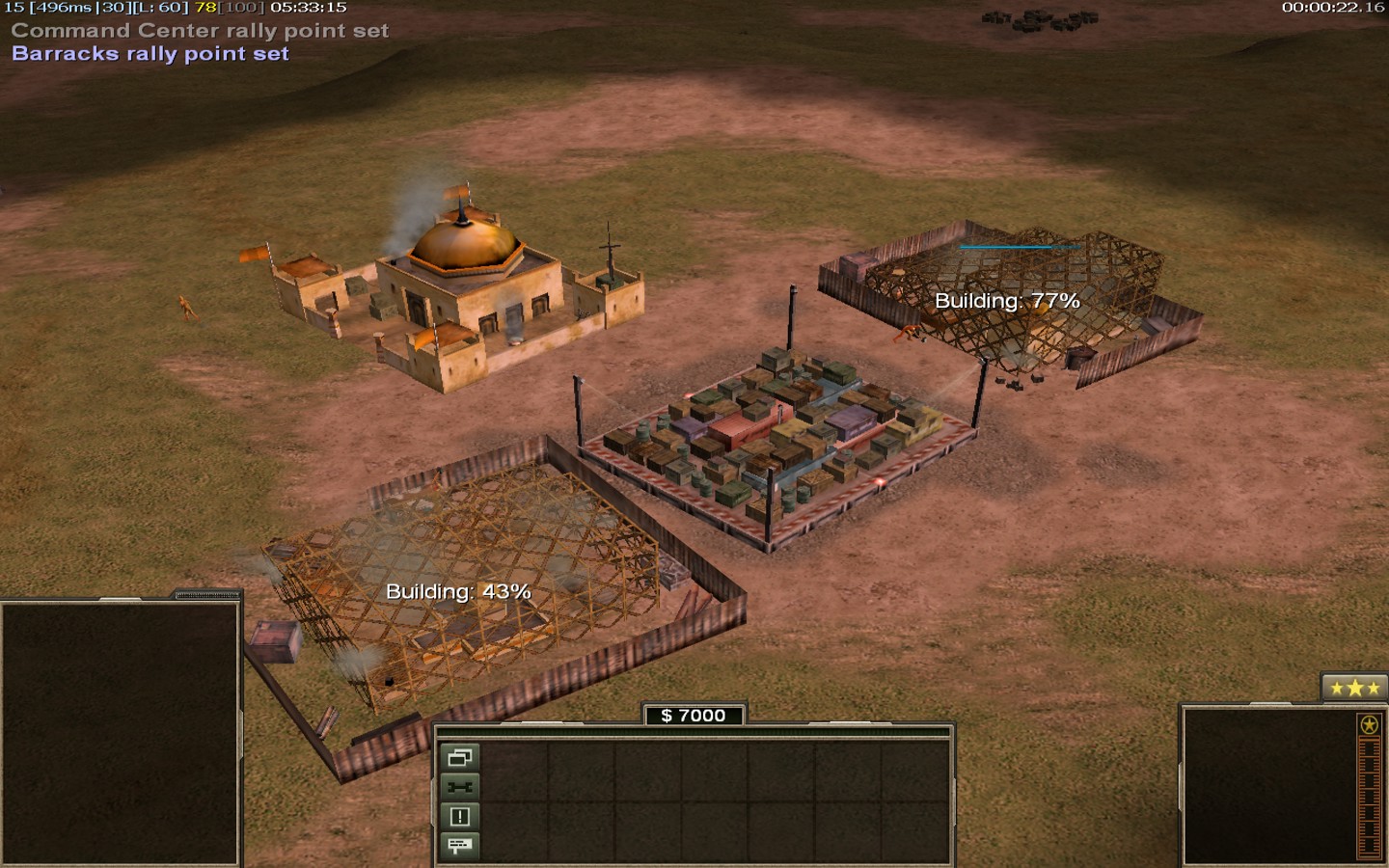Click the overlapping windows button in the command bar
Image resolution: width=1389 pixels, height=868 pixels.
[x=460, y=757]
